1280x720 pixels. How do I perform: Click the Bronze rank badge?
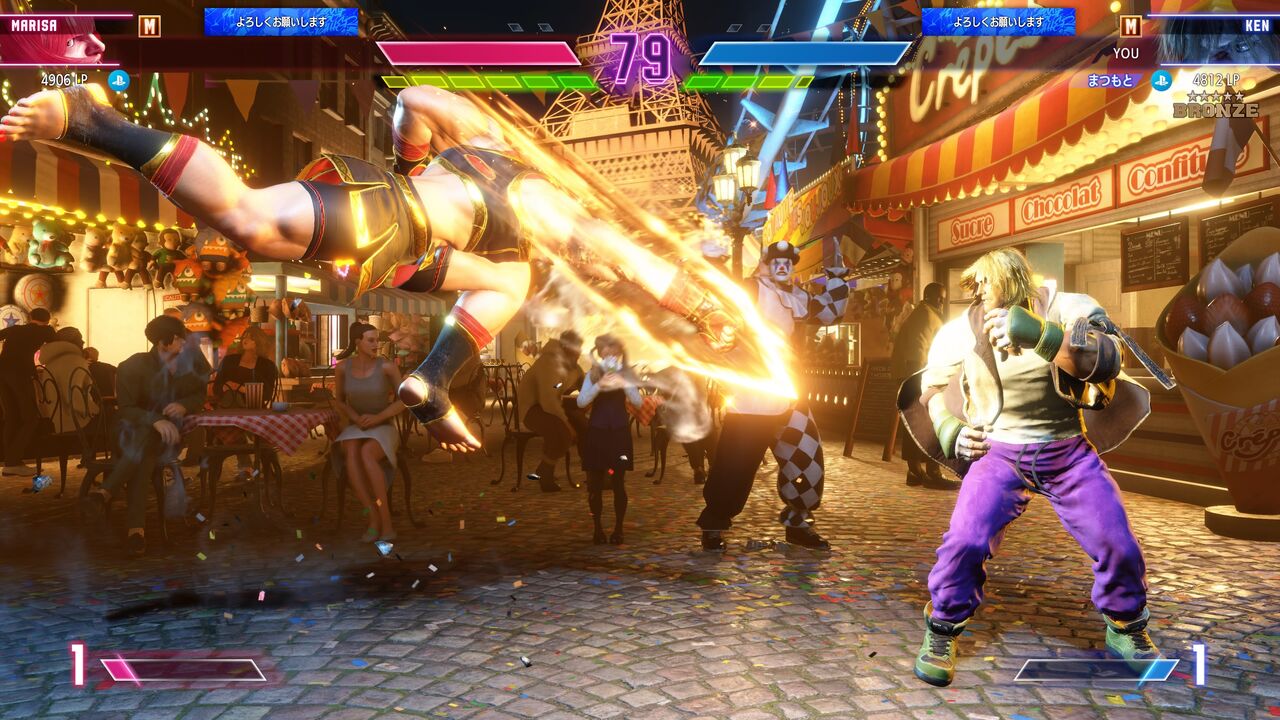[1216, 105]
